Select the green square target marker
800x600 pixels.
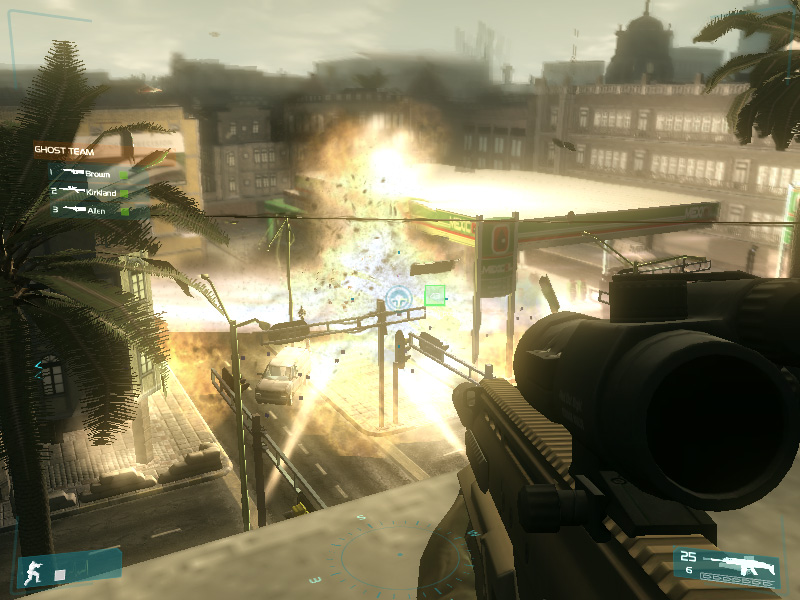coord(435,295)
